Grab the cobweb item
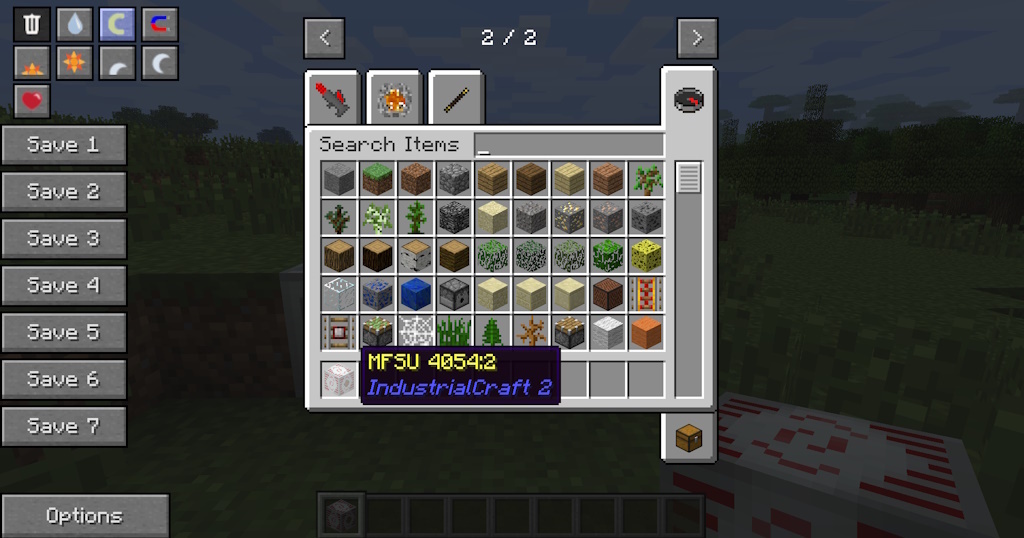 point(415,331)
